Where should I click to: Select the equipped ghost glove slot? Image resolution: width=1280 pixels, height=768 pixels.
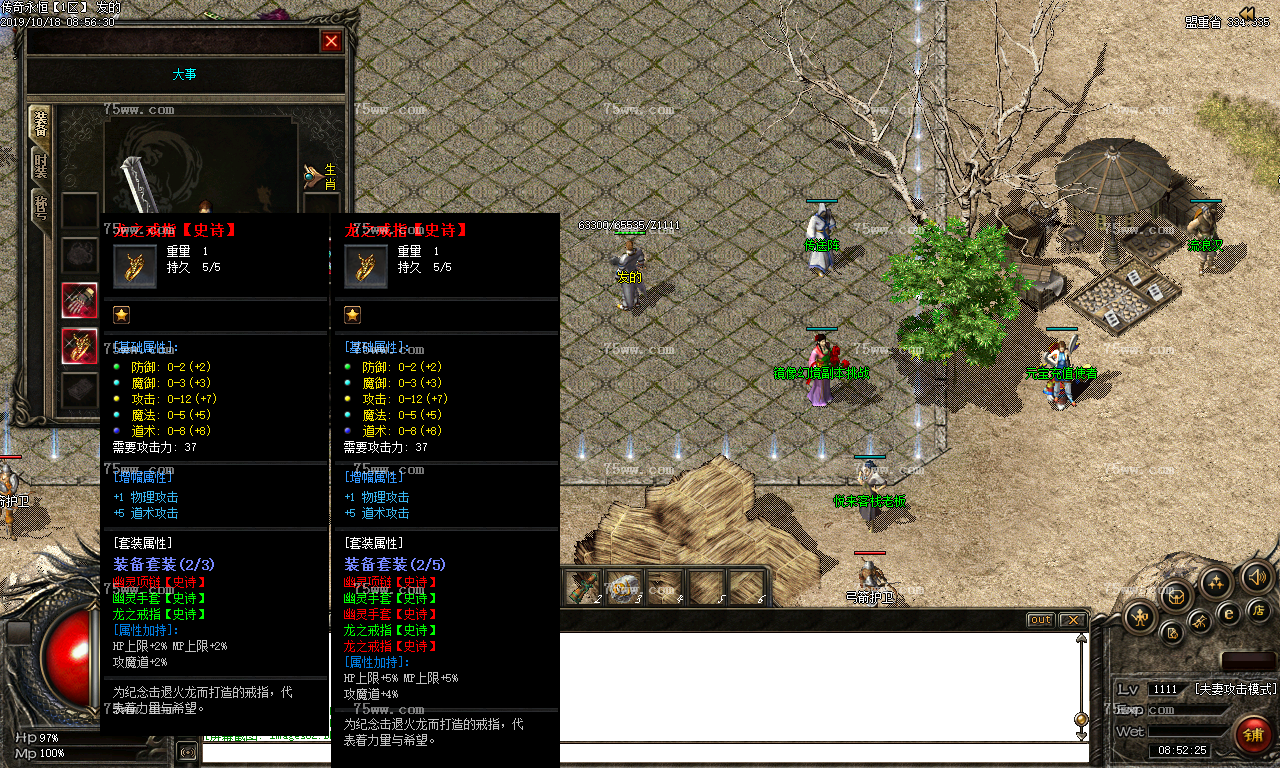[x=80, y=300]
